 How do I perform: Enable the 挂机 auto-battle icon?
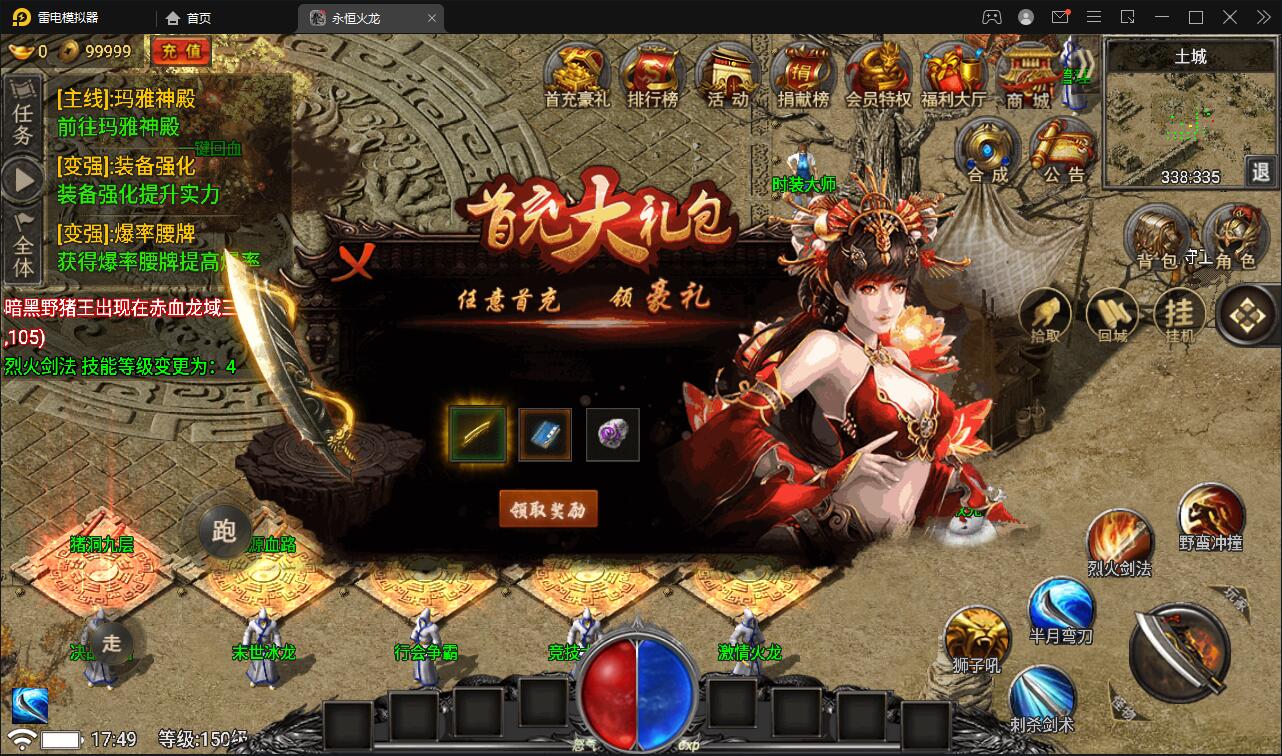click(x=1180, y=315)
